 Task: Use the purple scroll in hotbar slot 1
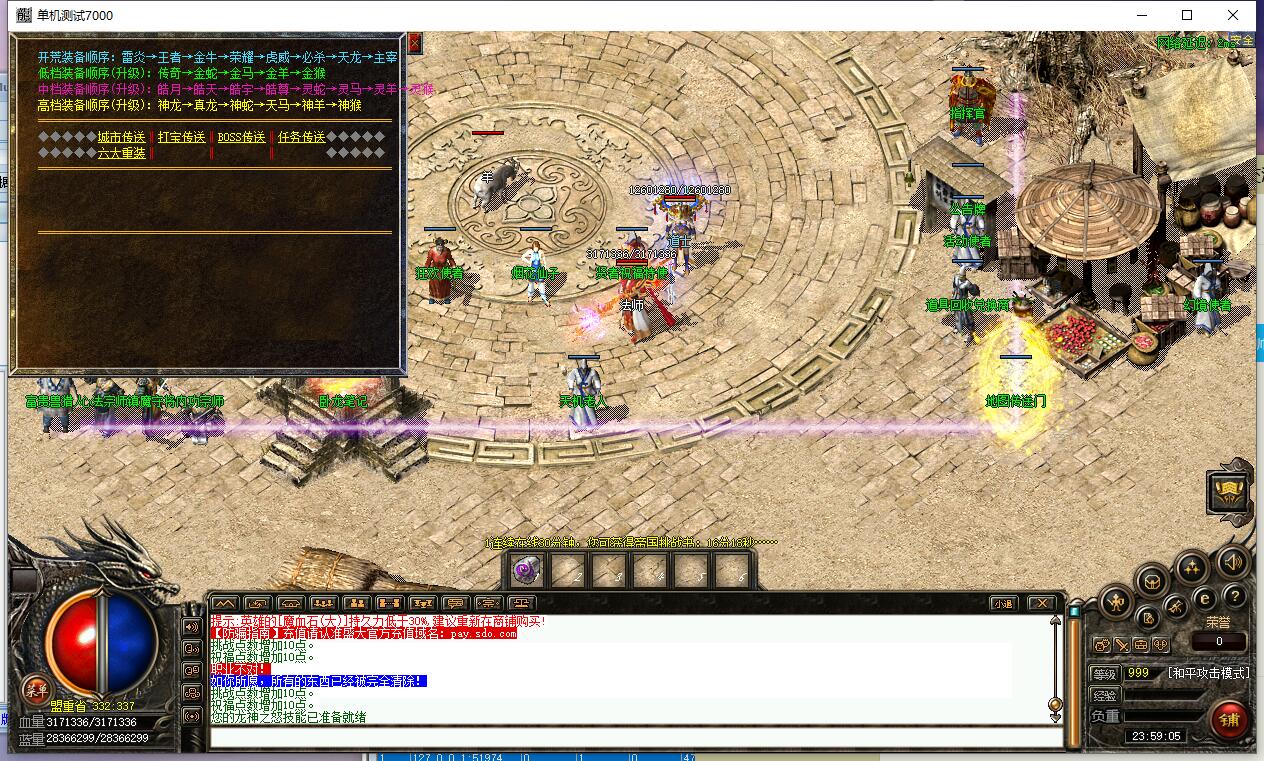526,569
